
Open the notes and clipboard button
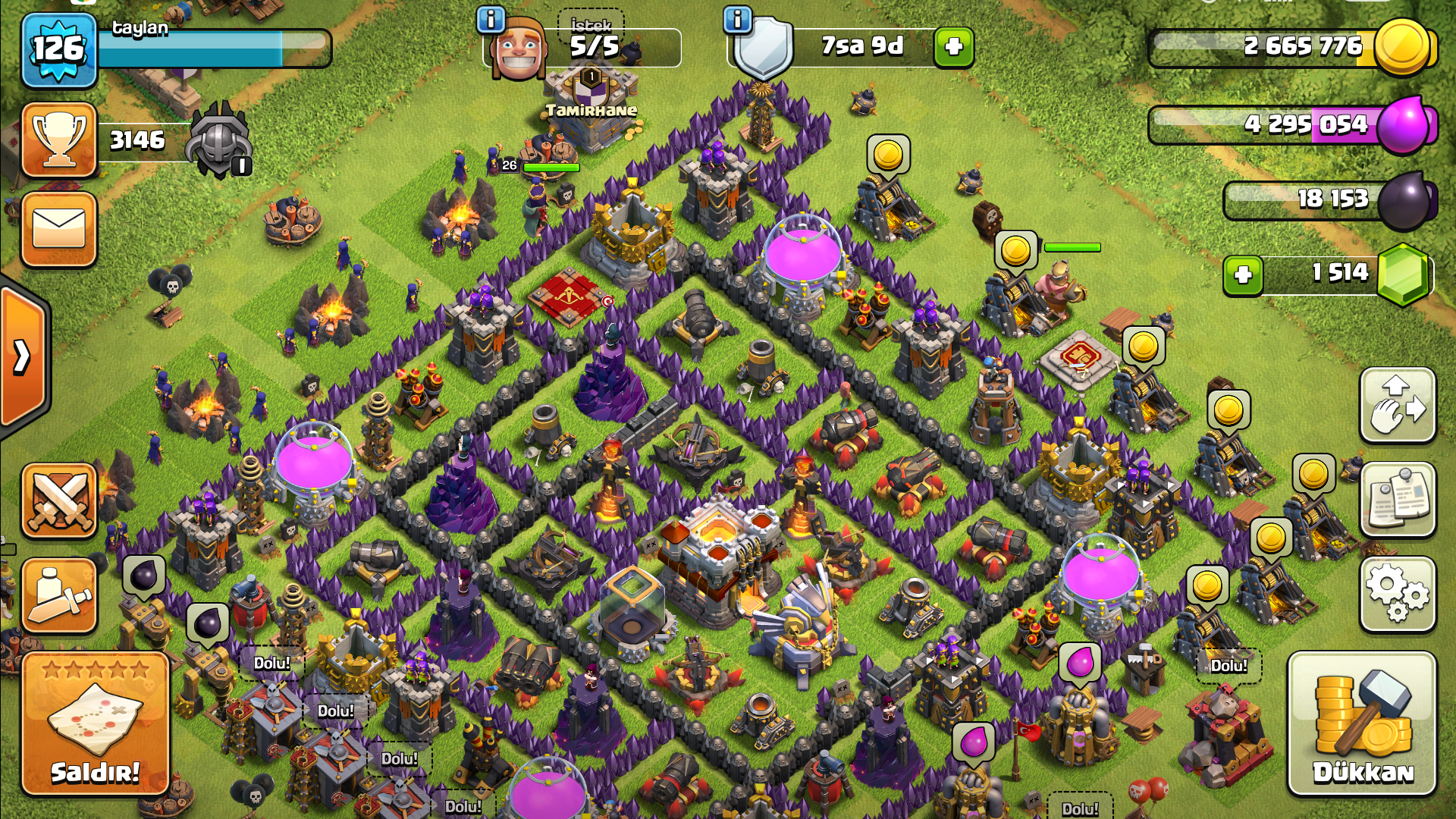click(x=1398, y=500)
